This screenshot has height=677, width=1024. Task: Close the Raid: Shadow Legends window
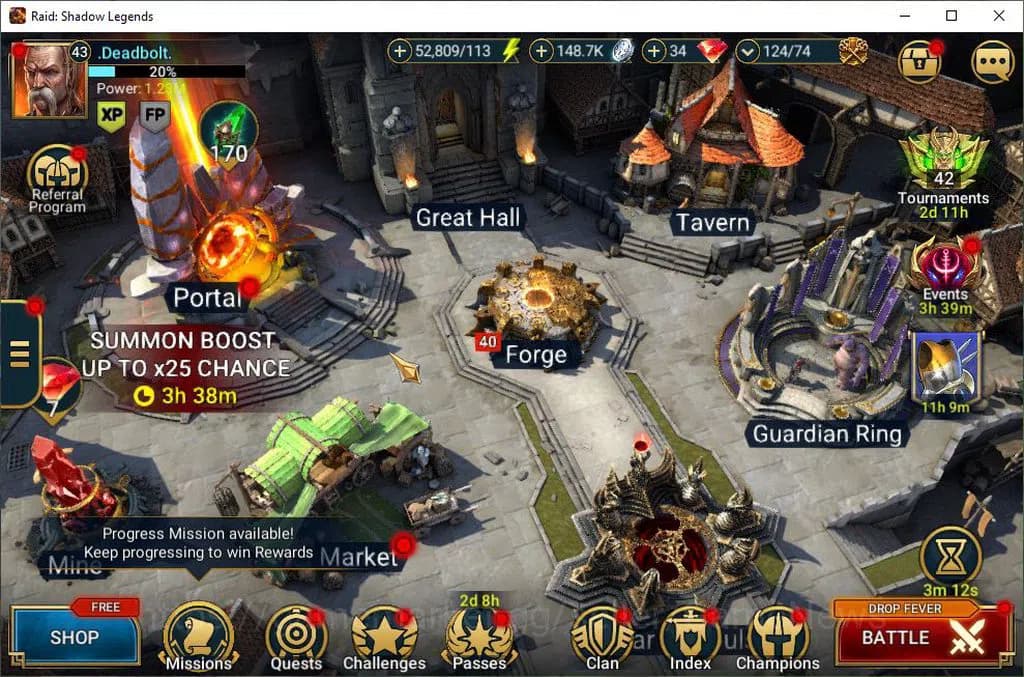(x=999, y=16)
